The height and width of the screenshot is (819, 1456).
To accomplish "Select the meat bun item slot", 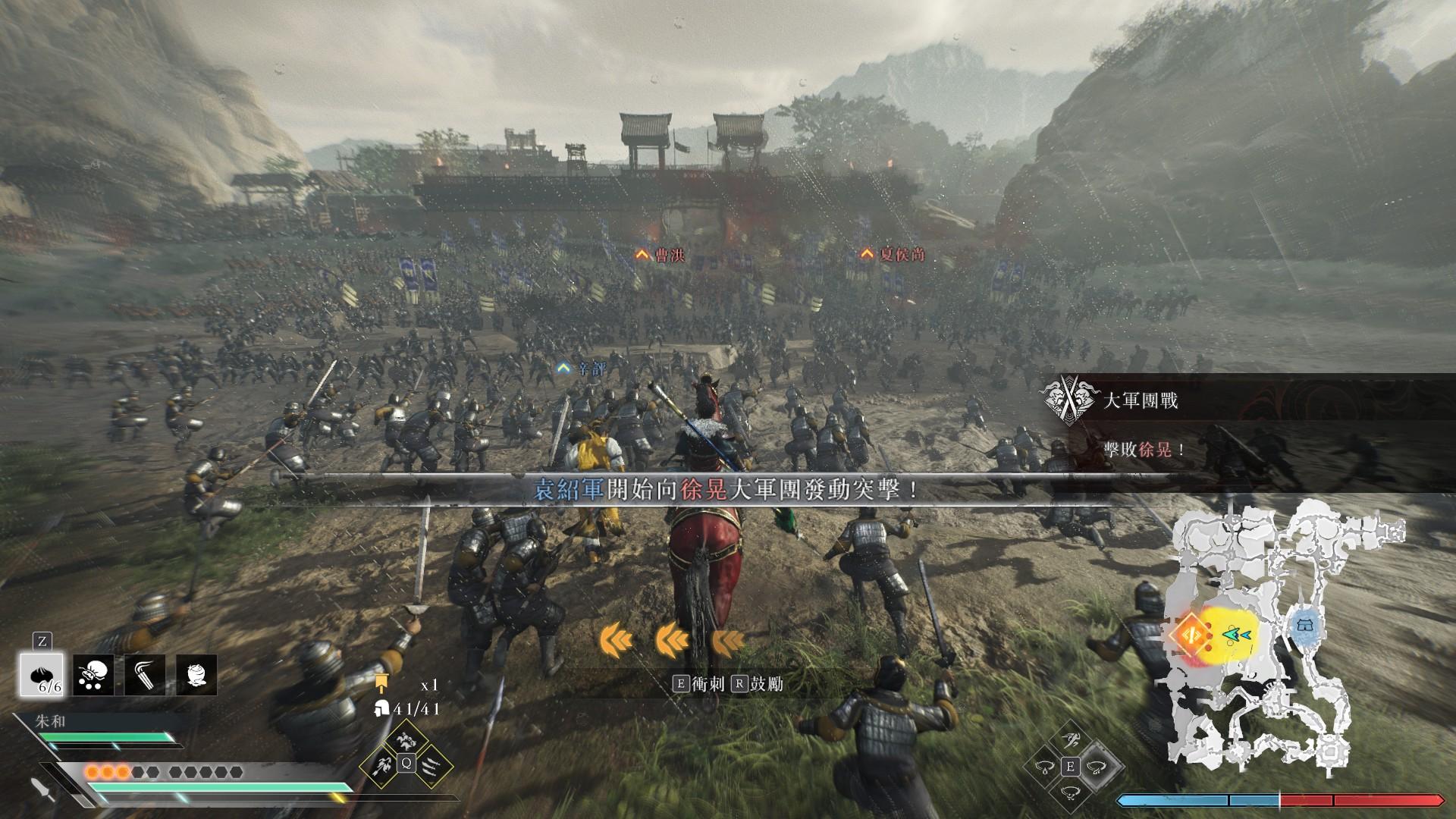I will [41, 674].
